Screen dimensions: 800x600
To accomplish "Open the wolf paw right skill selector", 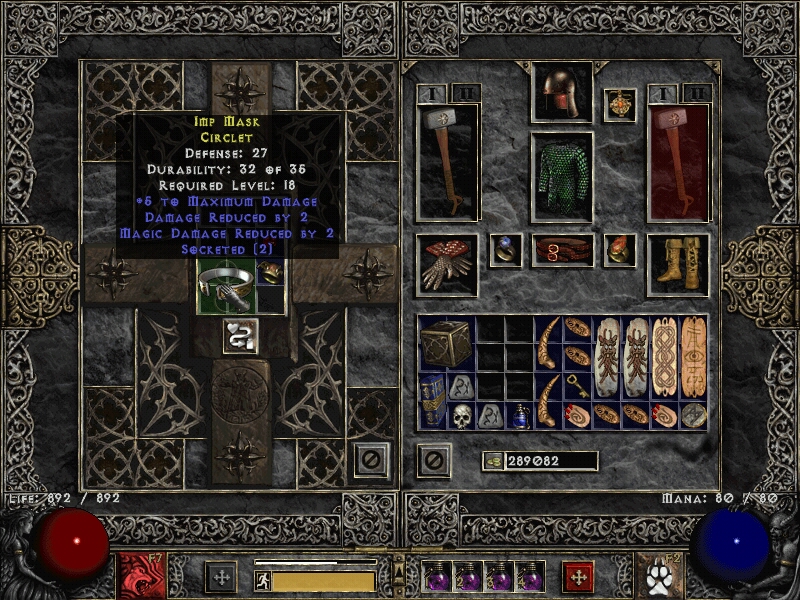I will (656, 577).
